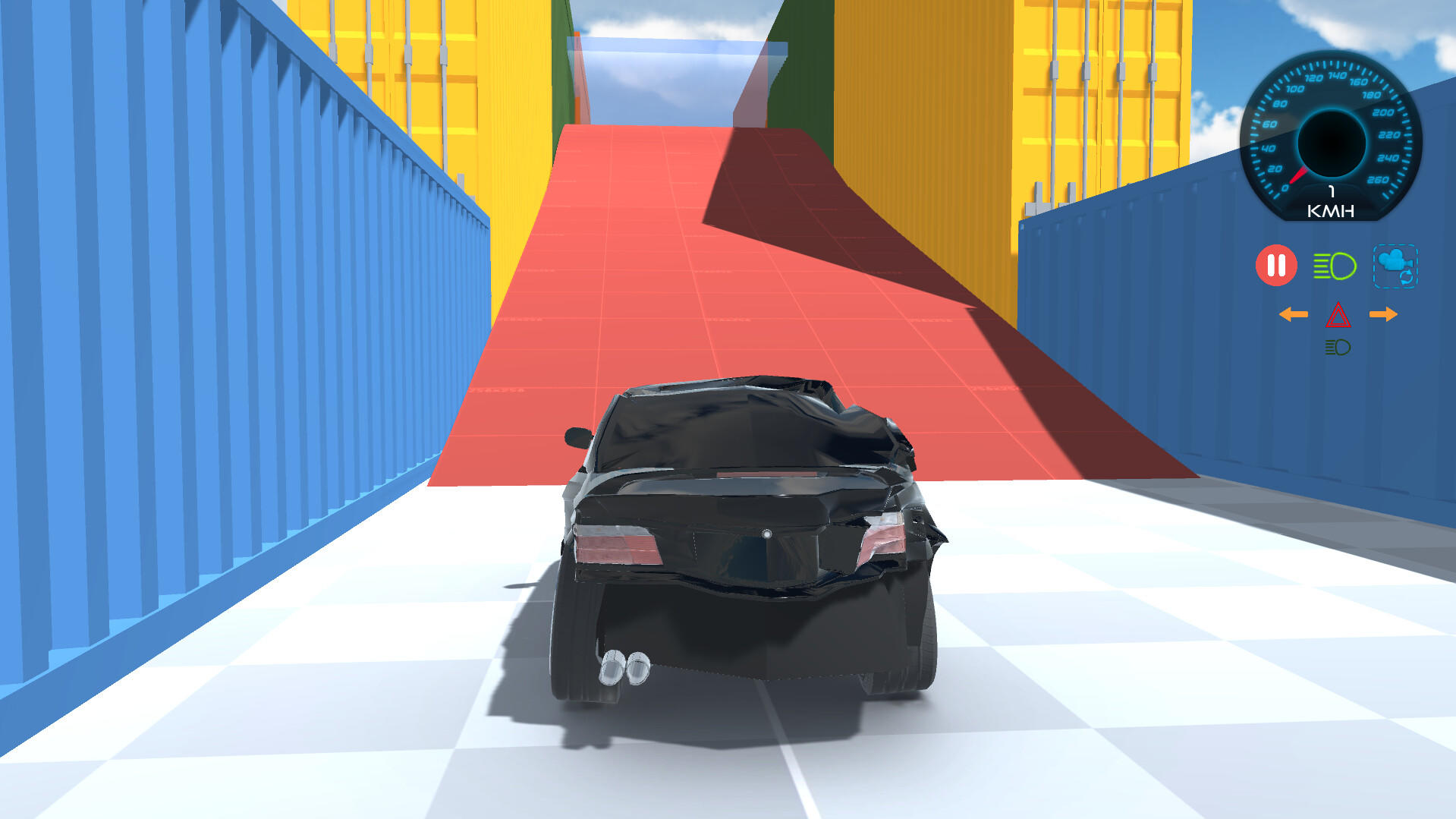Screen dimensions: 1456x819
Task: Toggle the green high beam headlight icon
Action: (x=1334, y=266)
